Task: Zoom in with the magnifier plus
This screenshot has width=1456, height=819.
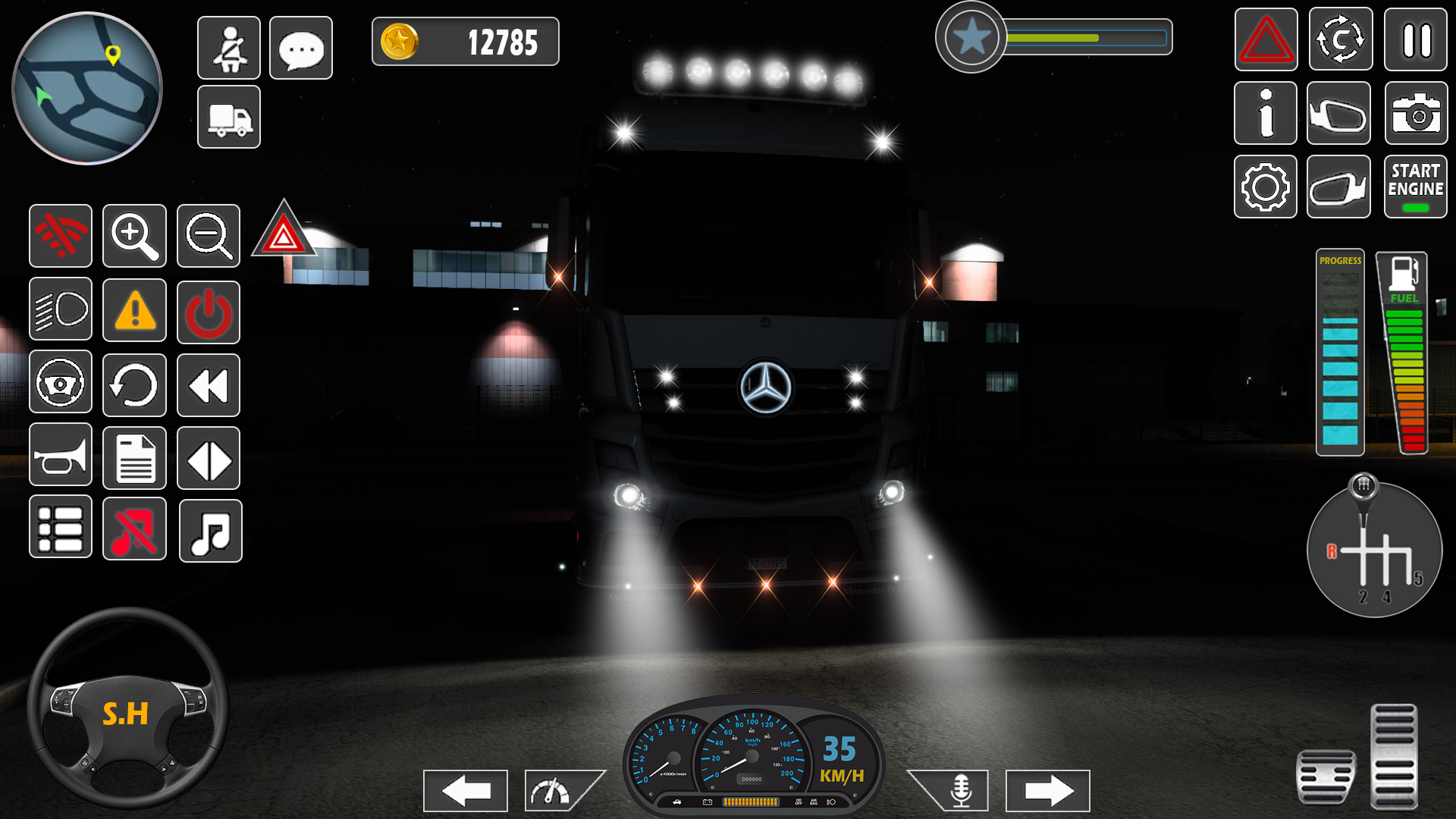Action: [x=135, y=236]
